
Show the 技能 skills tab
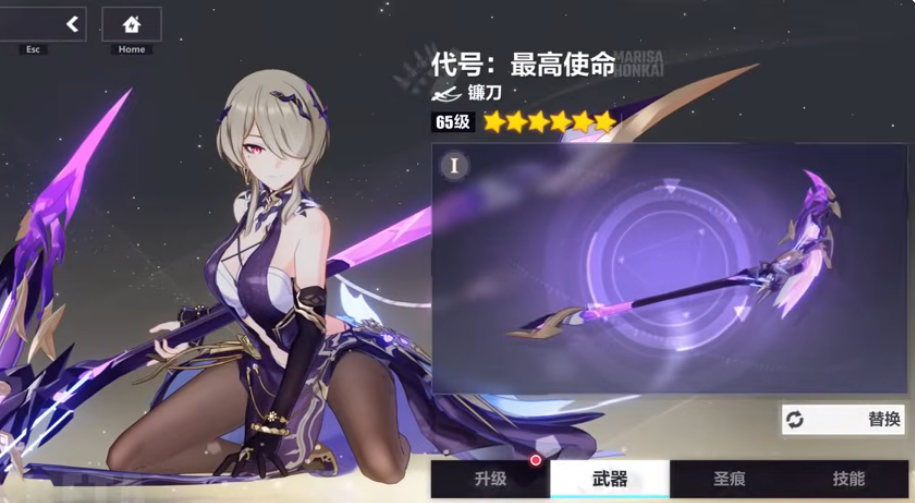pos(848,479)
